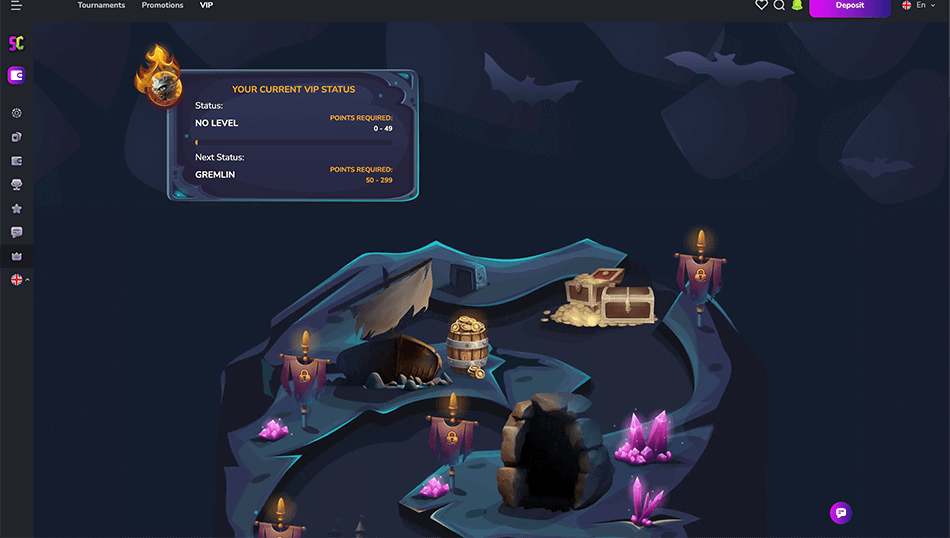Show notifications via the green bell
950x538 pixels.
point(797,6)
